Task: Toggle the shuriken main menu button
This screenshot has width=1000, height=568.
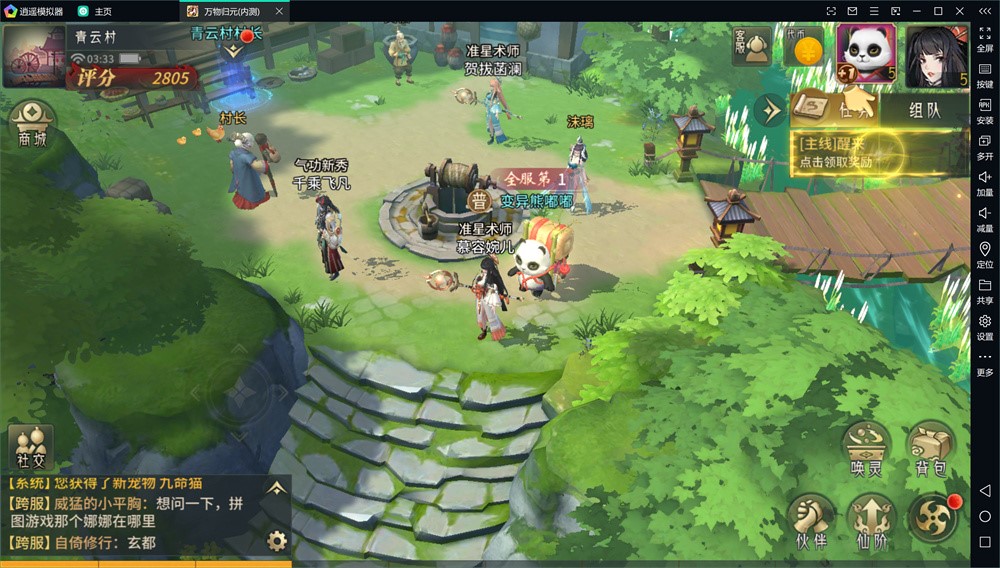Action: click(932, 518)
